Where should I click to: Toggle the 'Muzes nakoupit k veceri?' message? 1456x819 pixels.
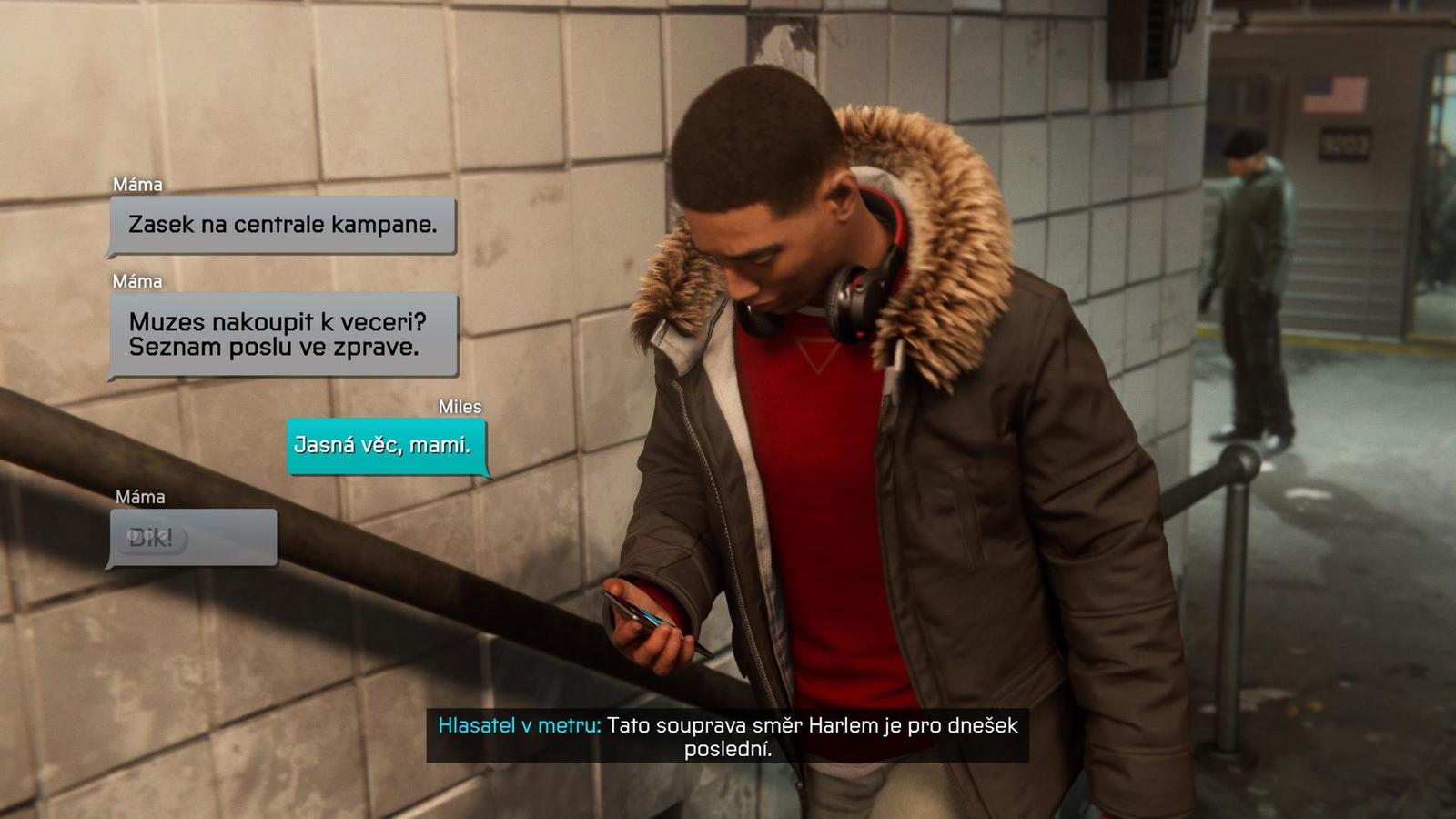point(282,337)
